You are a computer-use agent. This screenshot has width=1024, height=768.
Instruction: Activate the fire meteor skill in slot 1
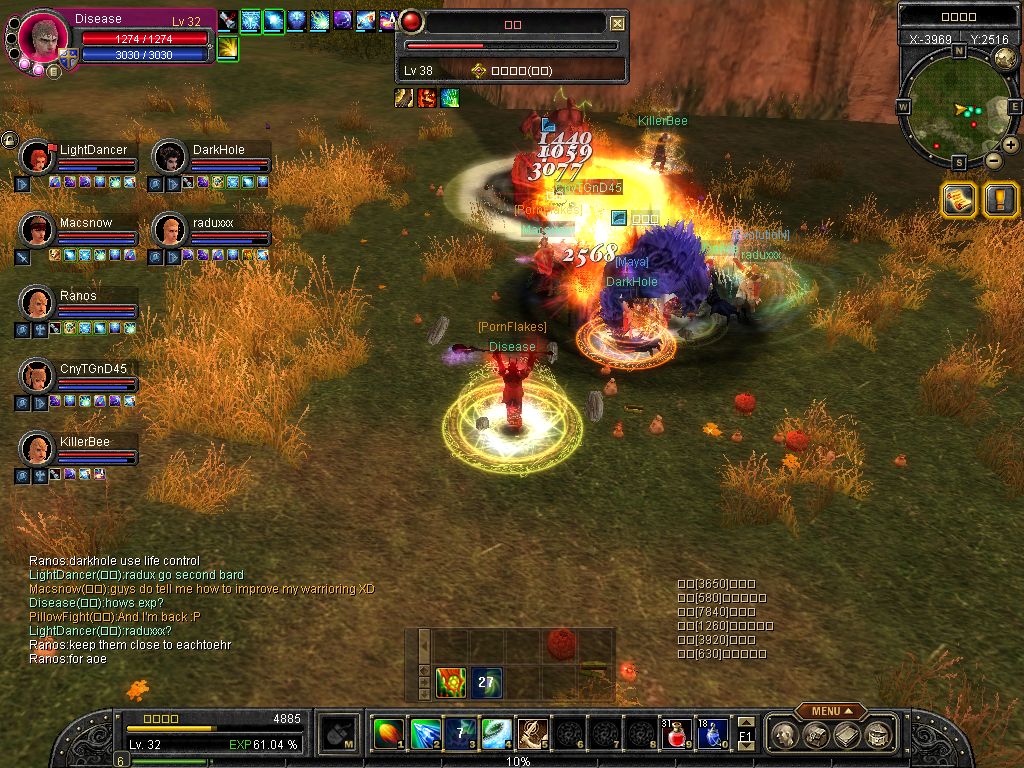[389, 735]
